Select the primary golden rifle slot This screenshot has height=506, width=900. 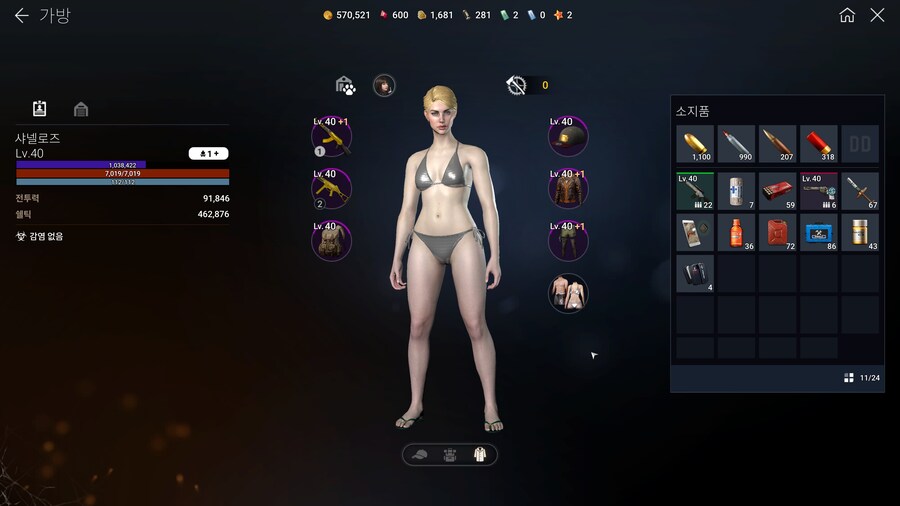[332, 136]
